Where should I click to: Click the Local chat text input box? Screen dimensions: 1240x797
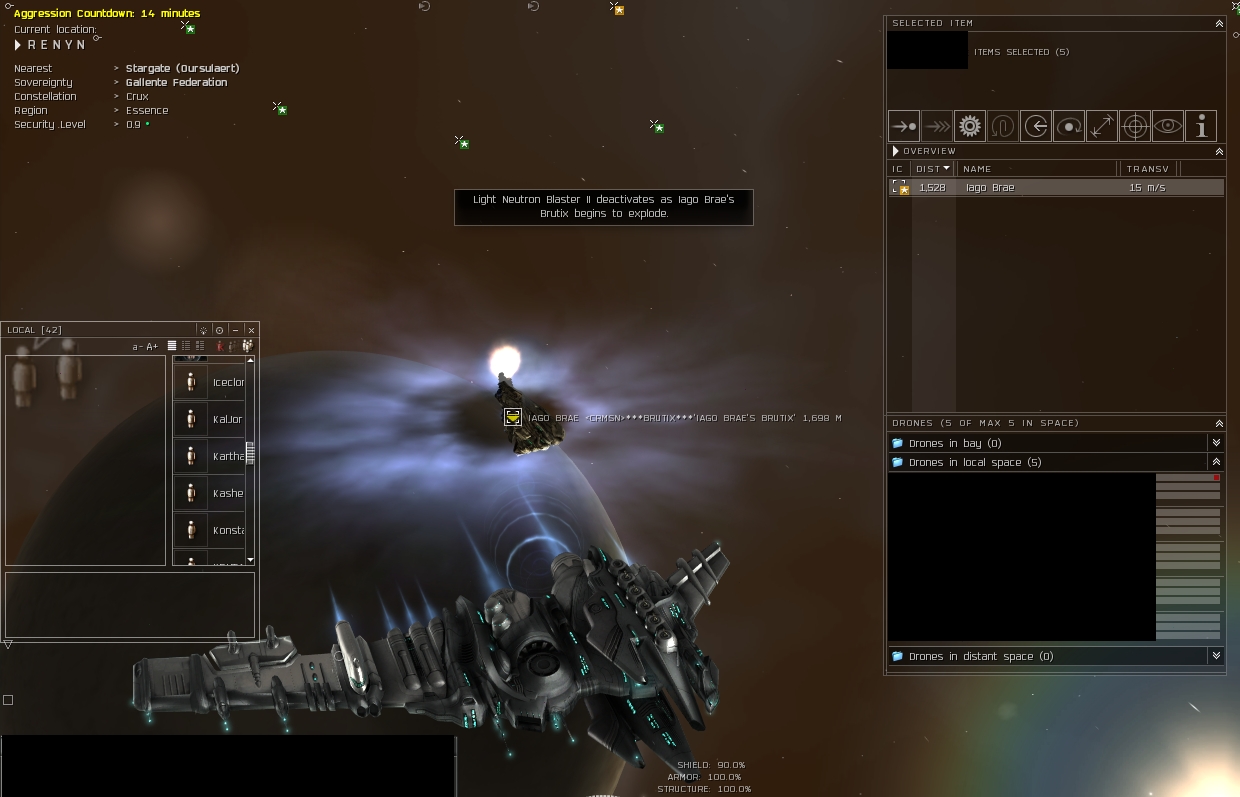(130, 605)
